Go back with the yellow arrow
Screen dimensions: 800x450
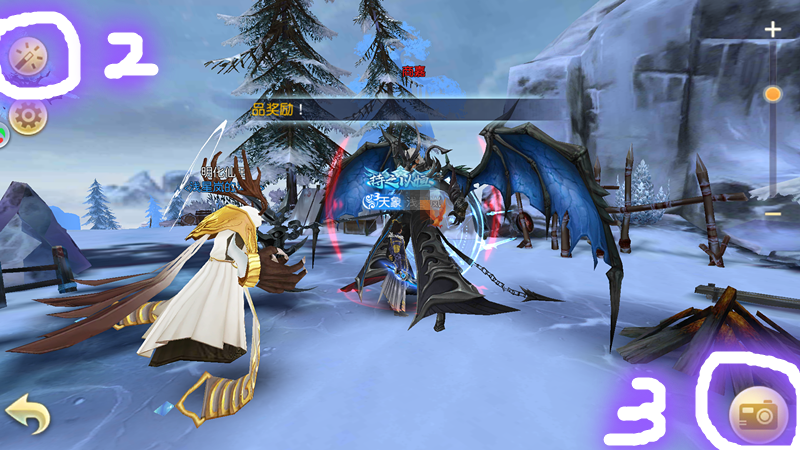click(x=27, y=412)
